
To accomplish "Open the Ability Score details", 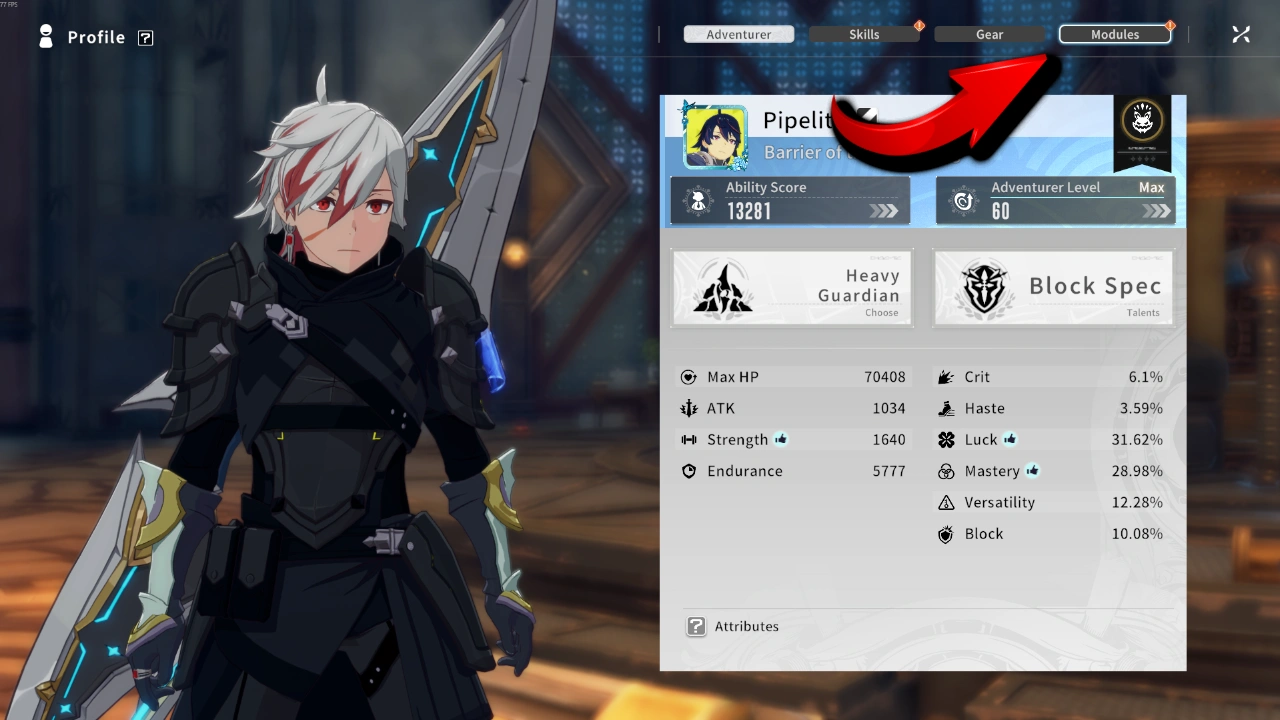I will click(790, 200).
